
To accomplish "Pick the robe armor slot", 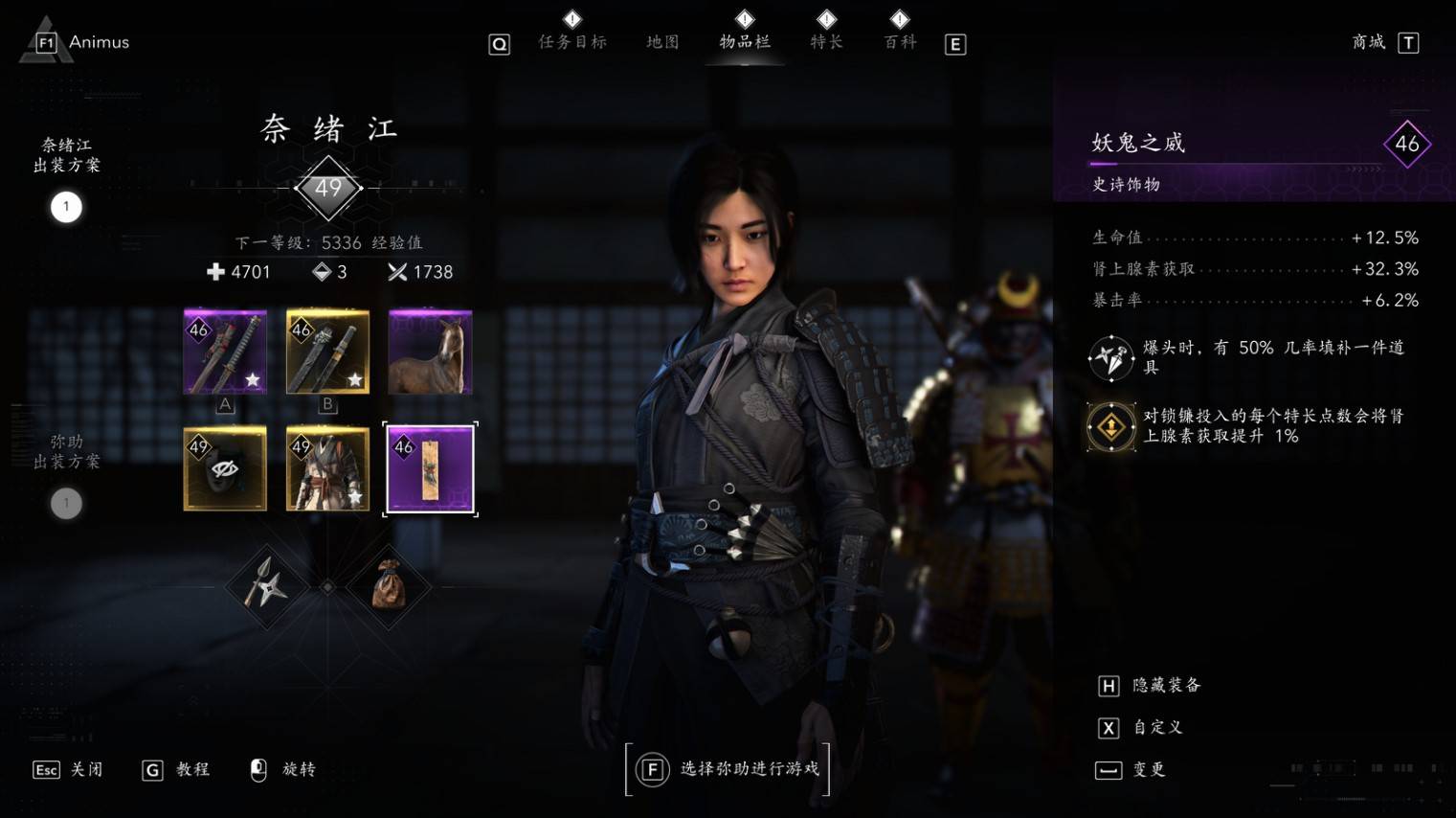I will [327, 468].
